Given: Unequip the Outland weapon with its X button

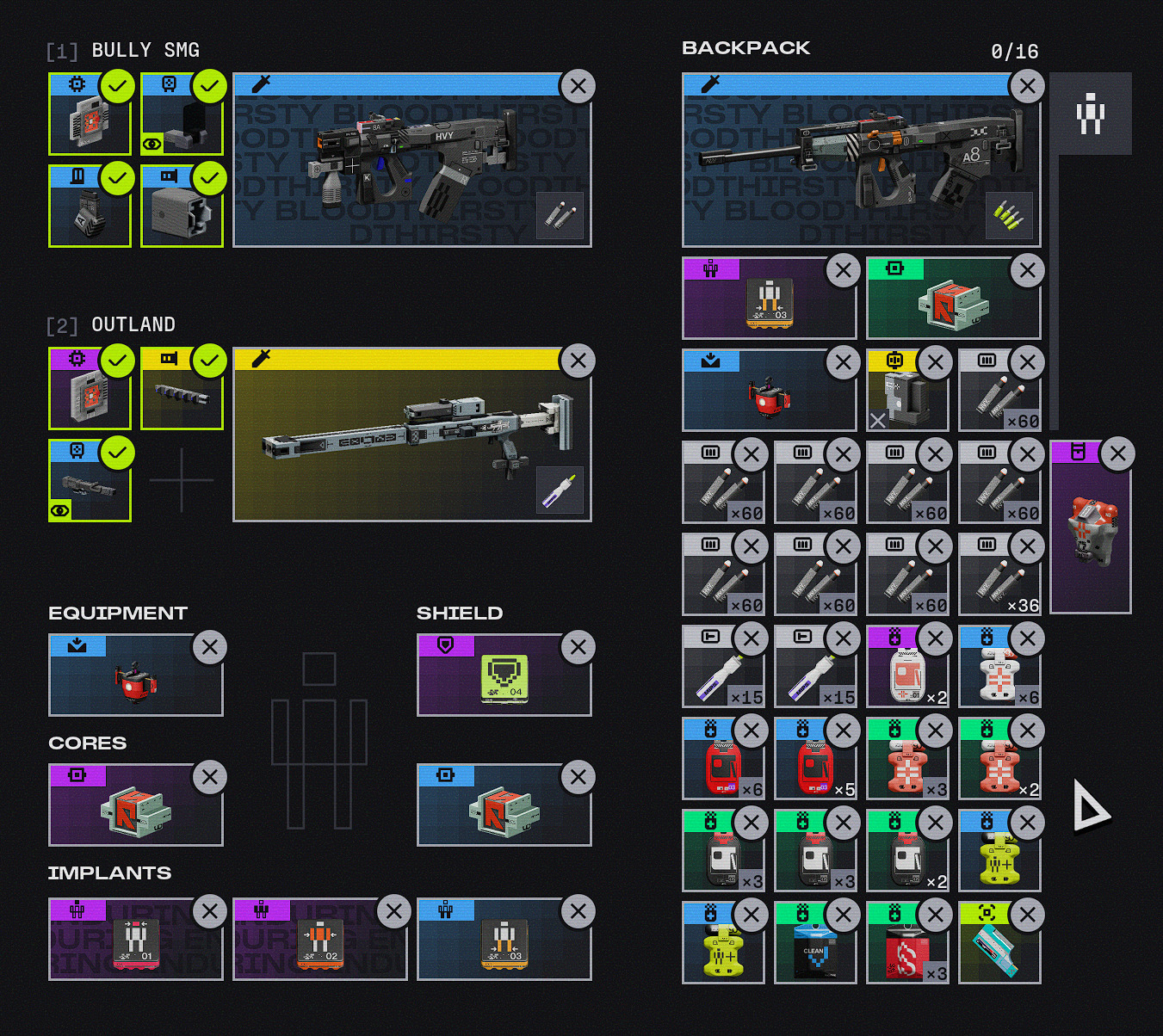Looking at the screenshot, I should [x=578, y=361].
